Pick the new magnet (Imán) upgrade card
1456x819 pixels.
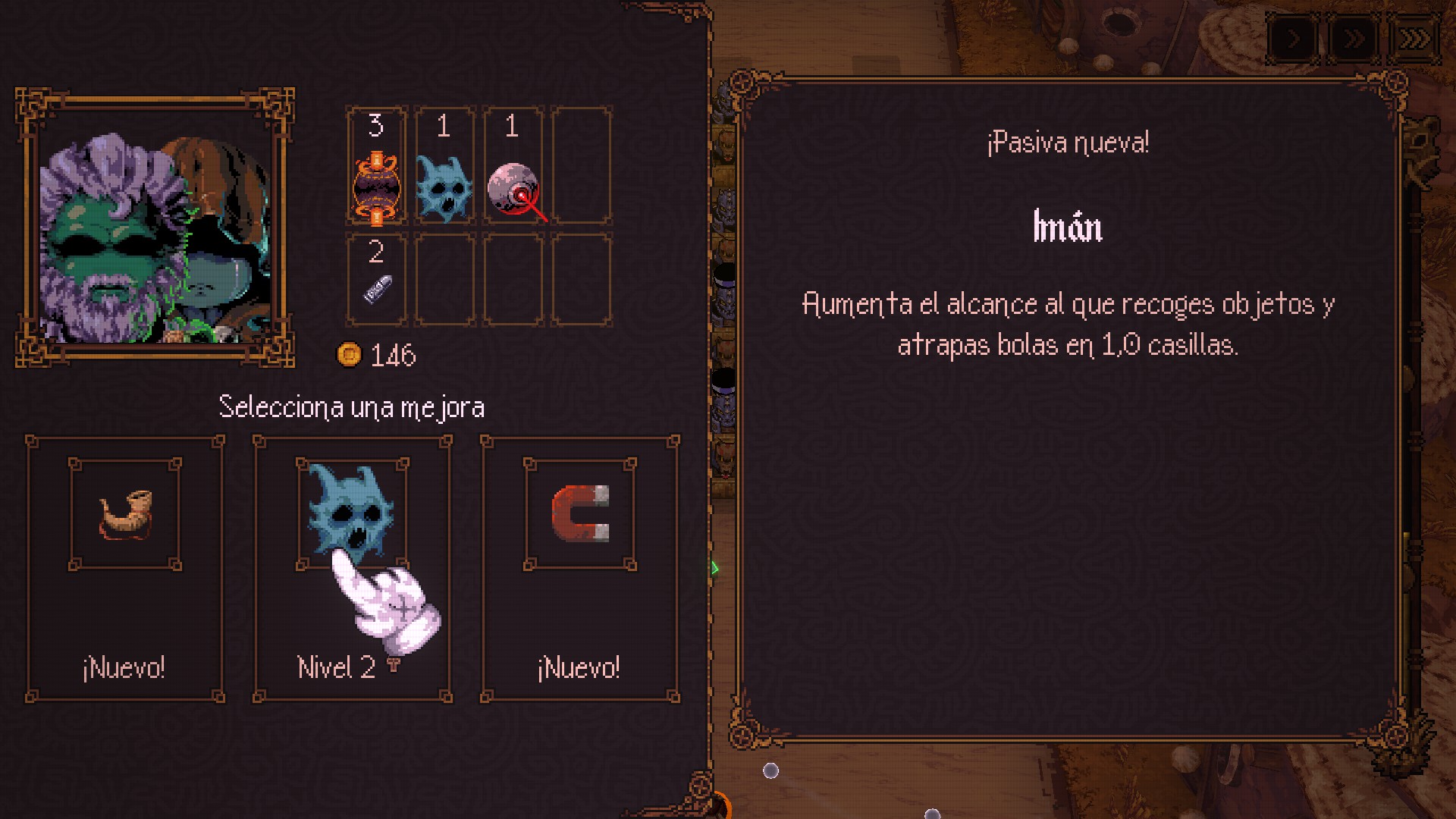coord(580,569)
